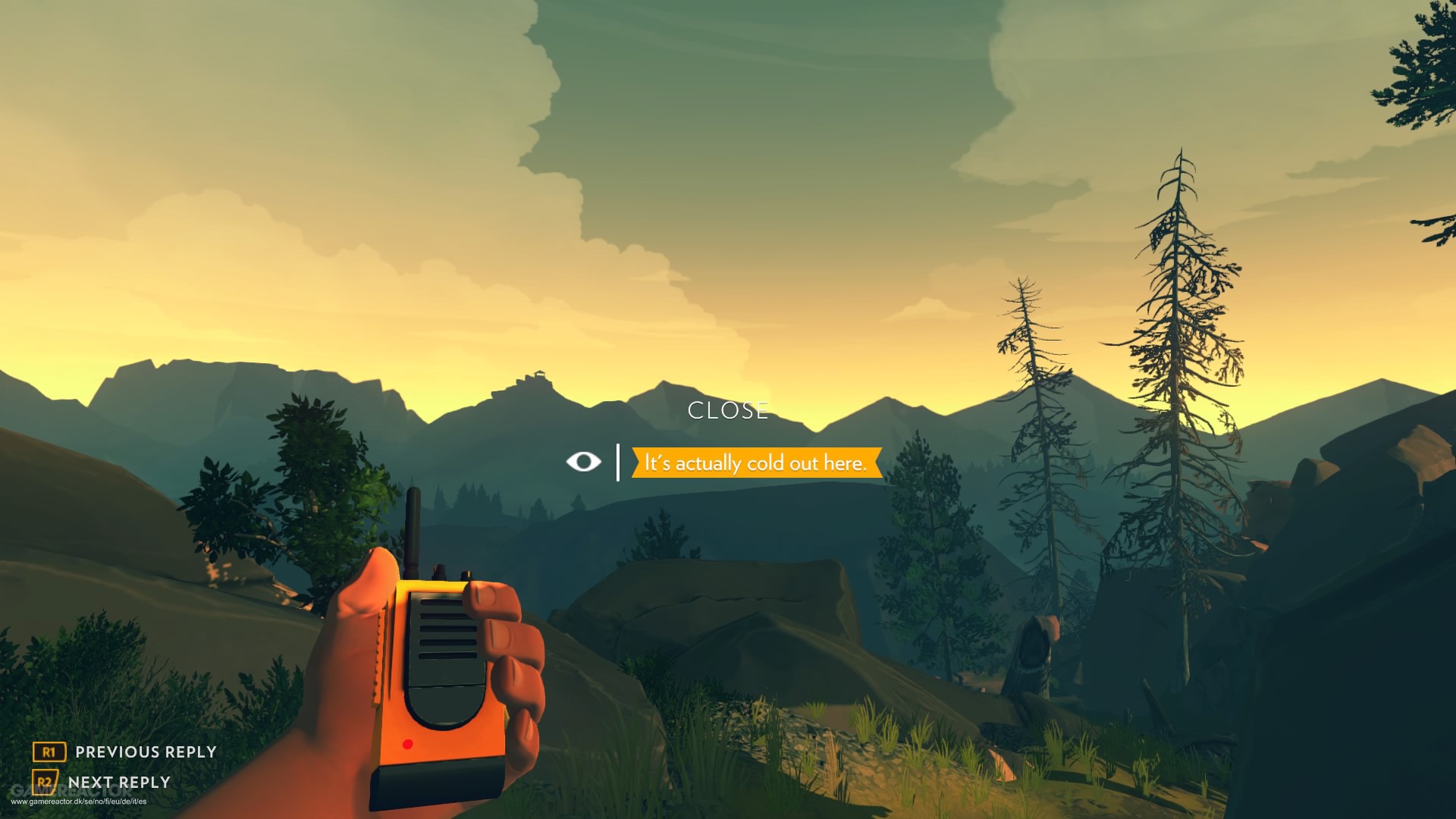Toggle the vertical divider beside the dialogue banner

618,461
